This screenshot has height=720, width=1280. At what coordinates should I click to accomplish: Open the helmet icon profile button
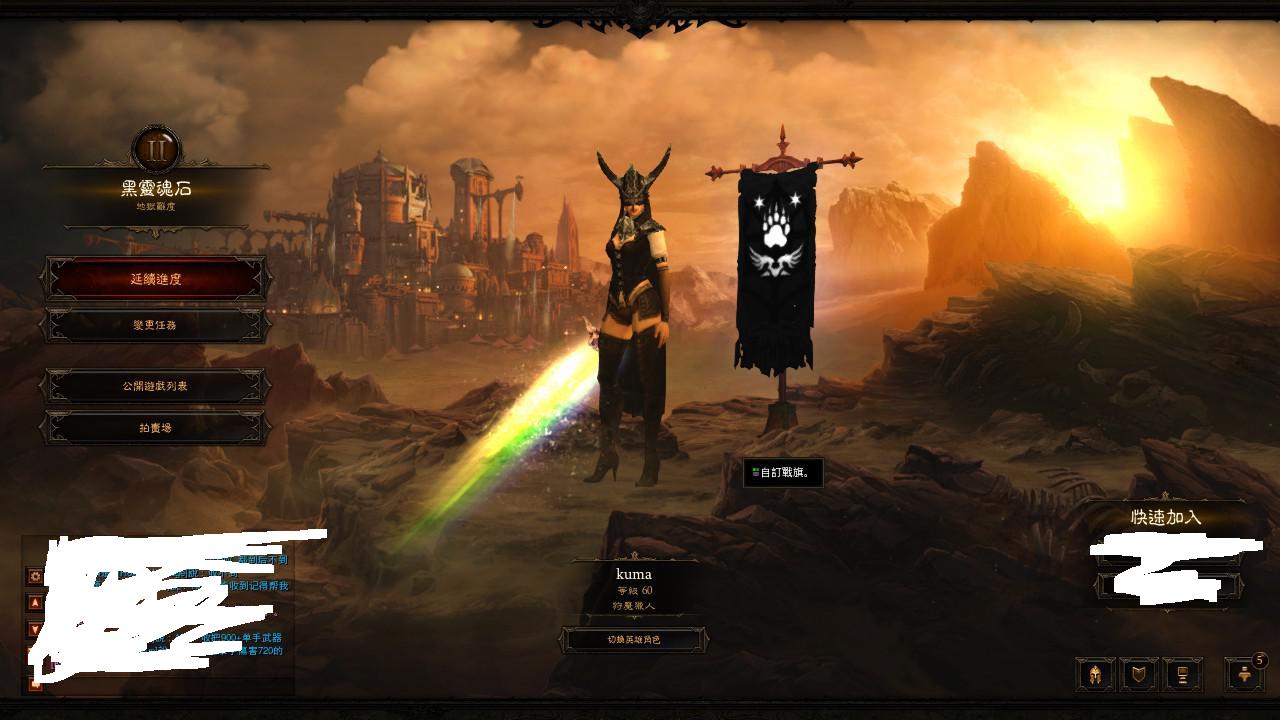[1095, 675]
